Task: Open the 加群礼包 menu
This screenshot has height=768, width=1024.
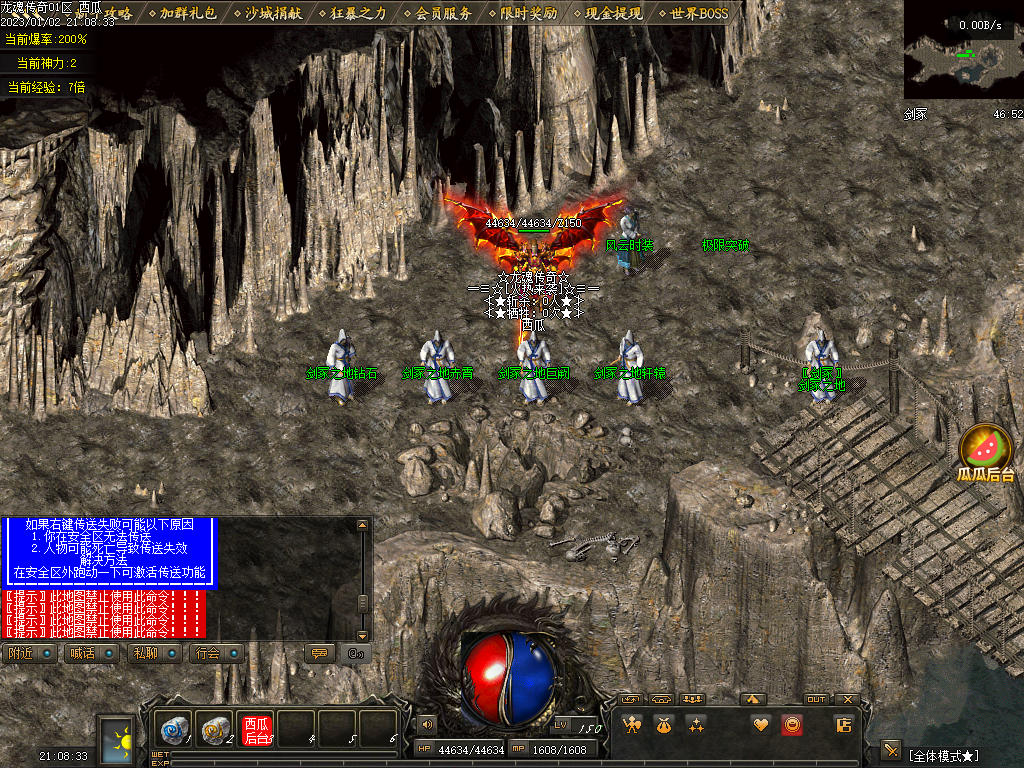Action: [x=188, y=13]
